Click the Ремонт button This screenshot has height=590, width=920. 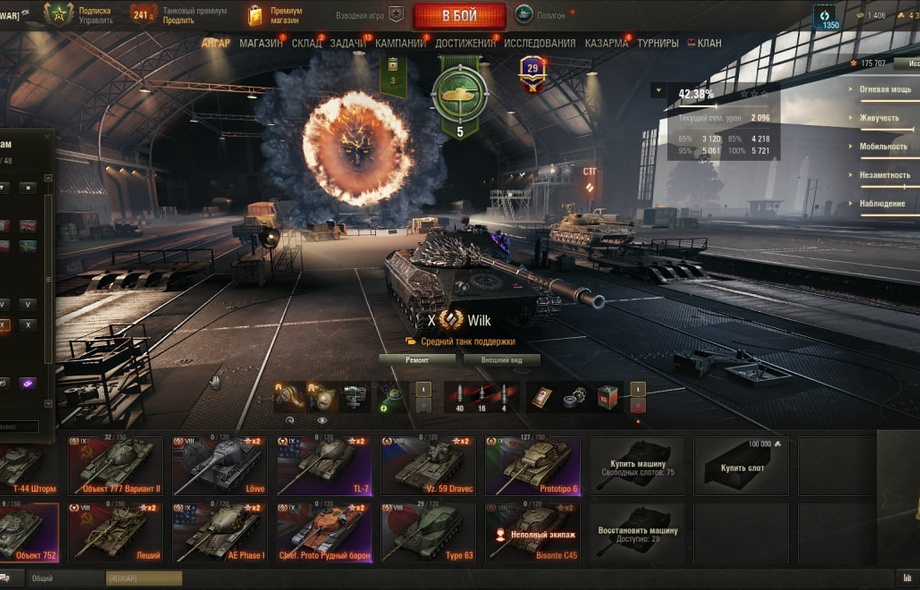(417, 360)
